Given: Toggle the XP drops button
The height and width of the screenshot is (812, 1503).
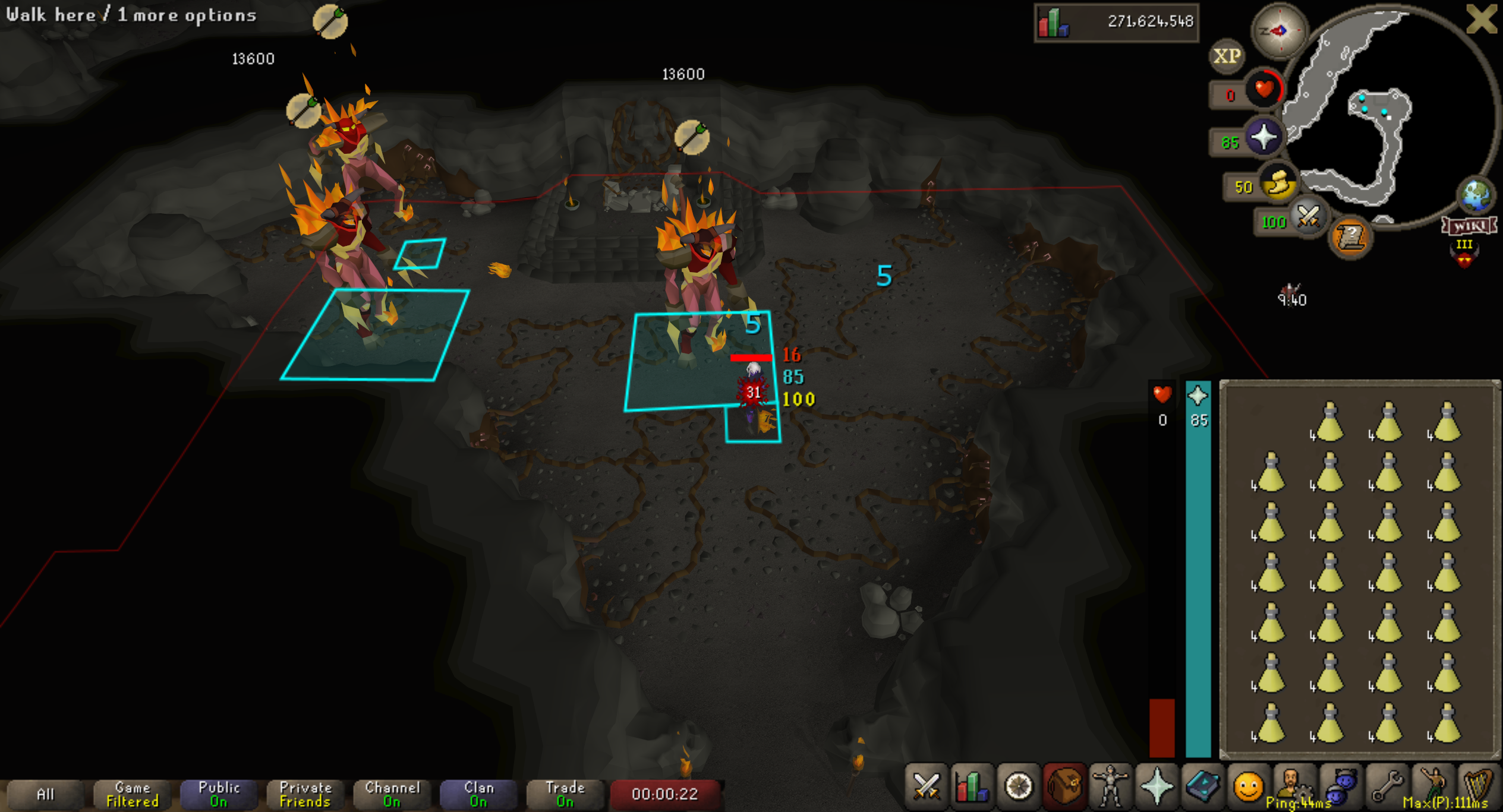Looking at the screenshot, I should (x=1227, y=56).
